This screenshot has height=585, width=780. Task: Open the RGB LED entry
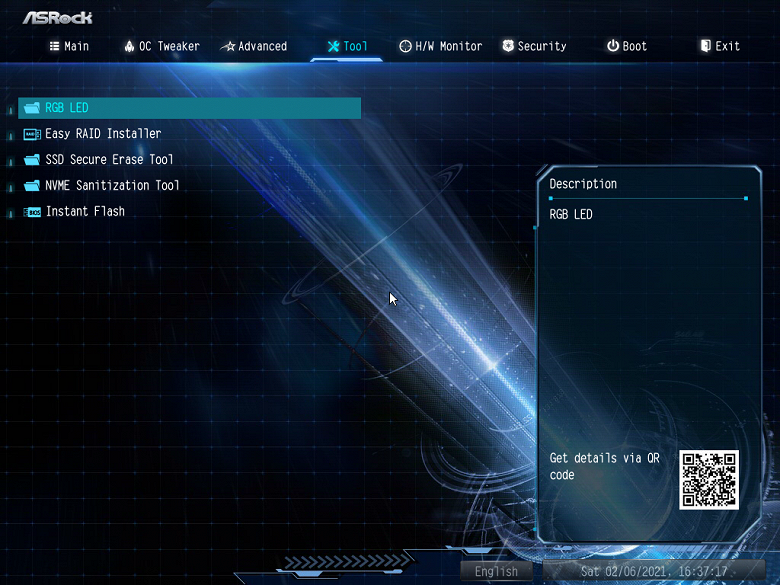67,108
